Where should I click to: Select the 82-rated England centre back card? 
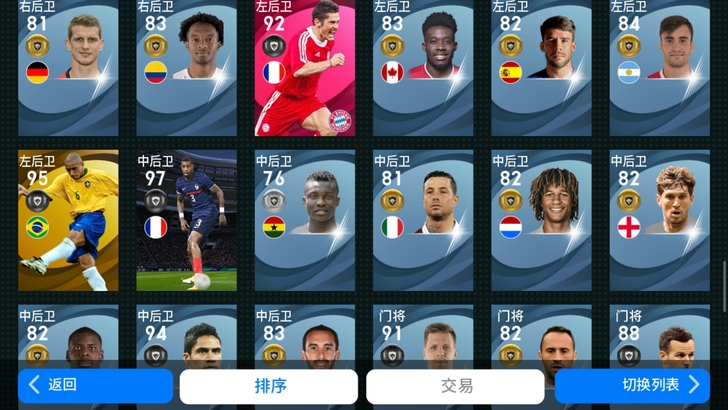click(x=660, y=220)
